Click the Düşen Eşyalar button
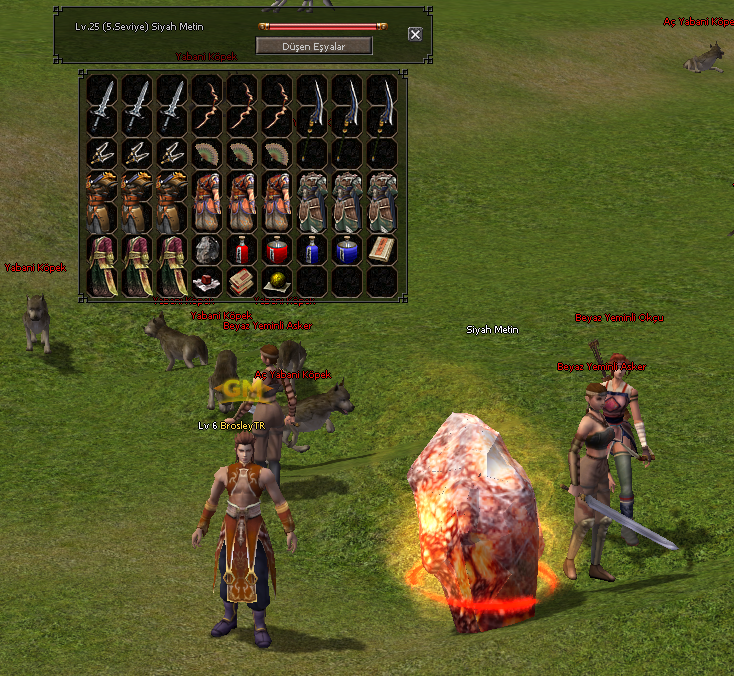Viewport: 734px width, 676px height. pos(314,46)
